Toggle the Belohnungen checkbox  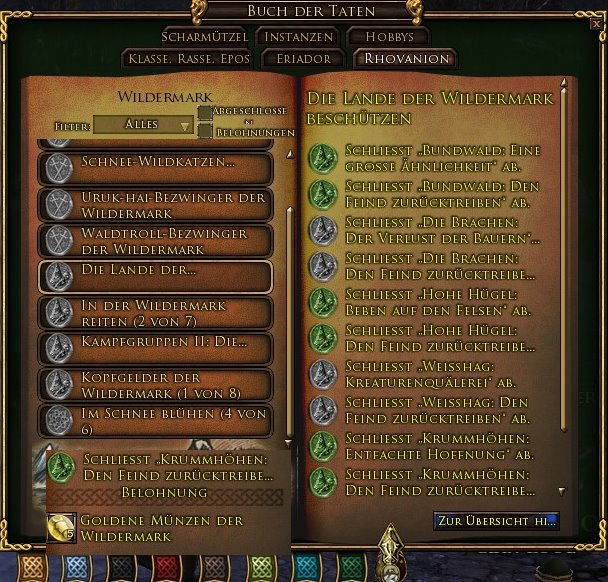pos(204,131)
